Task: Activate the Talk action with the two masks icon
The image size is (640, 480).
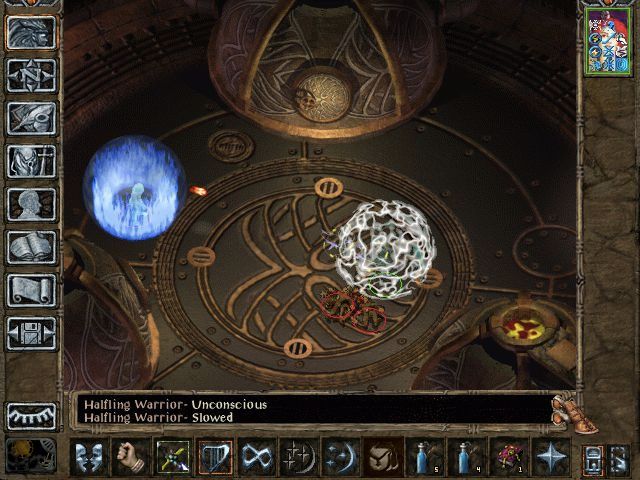Action: [90, 456]
